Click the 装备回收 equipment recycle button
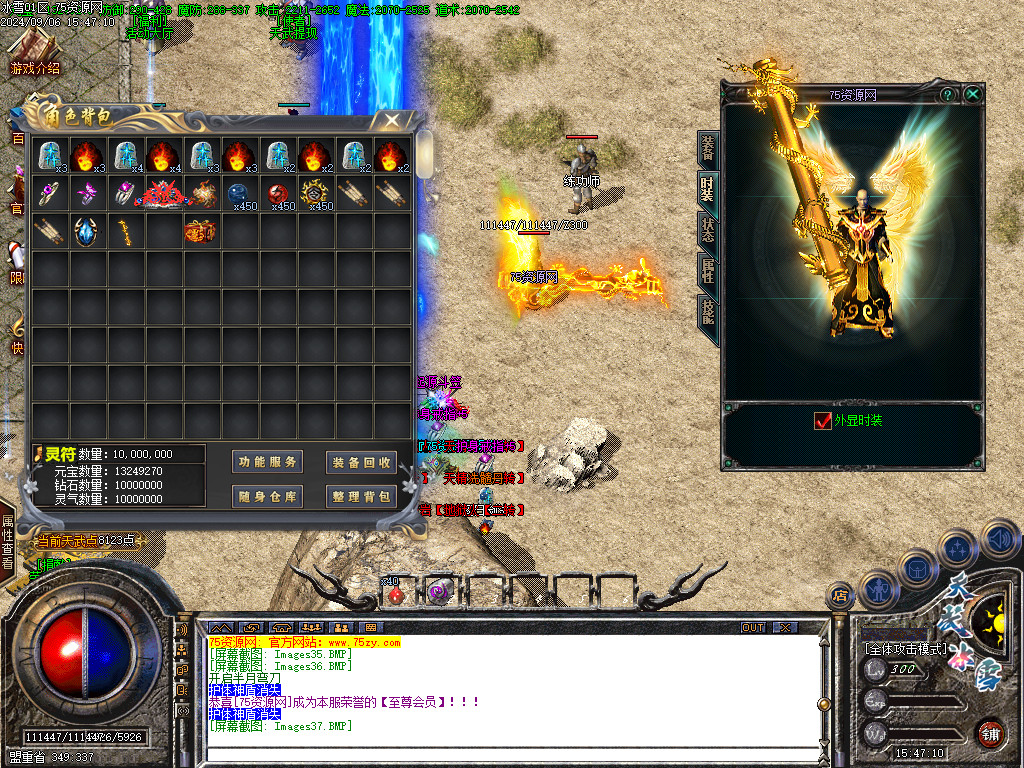This screenshot has width=1024, height=768. point(361,462)
